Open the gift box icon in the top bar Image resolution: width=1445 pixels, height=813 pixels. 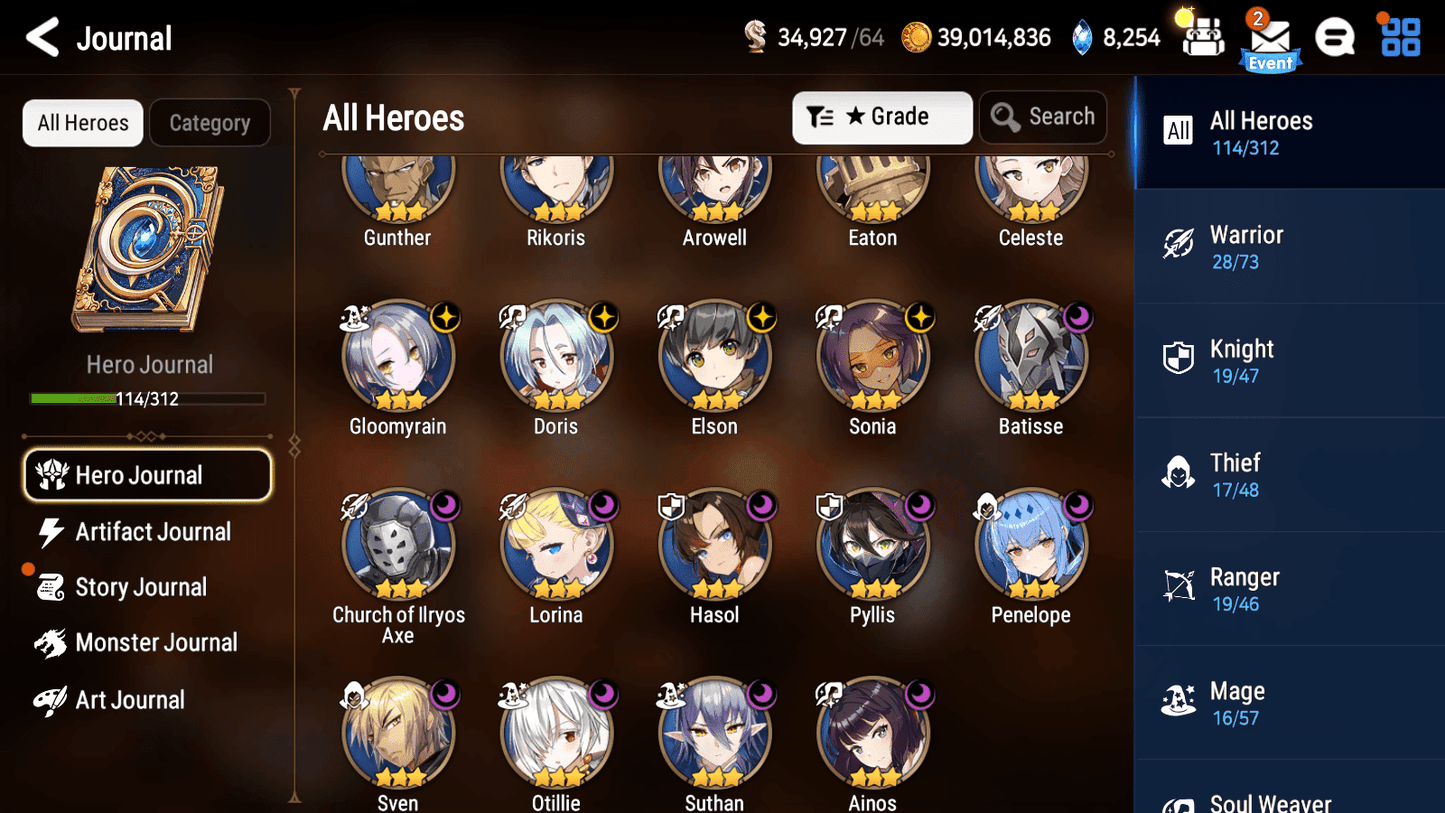pyautogui.click(x=1201, y=36)
